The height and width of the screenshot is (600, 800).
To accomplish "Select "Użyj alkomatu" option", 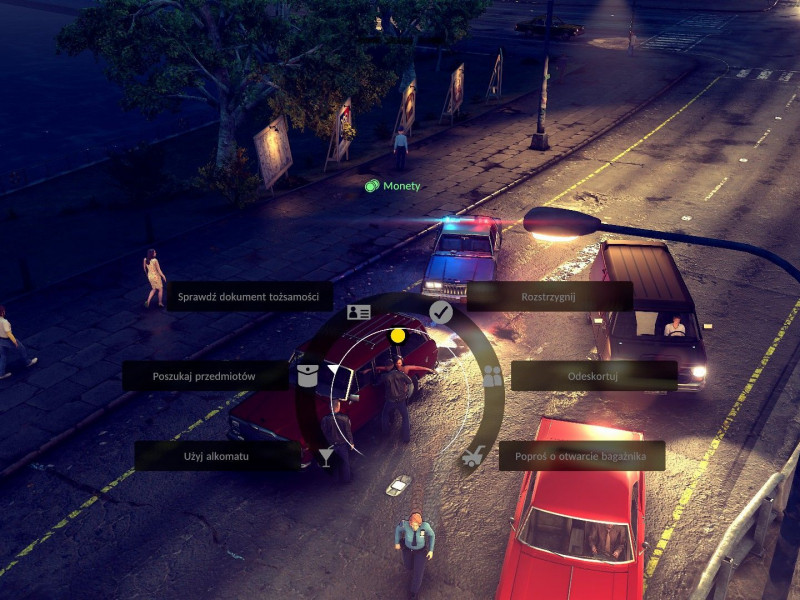I will (x=216, y=456).
